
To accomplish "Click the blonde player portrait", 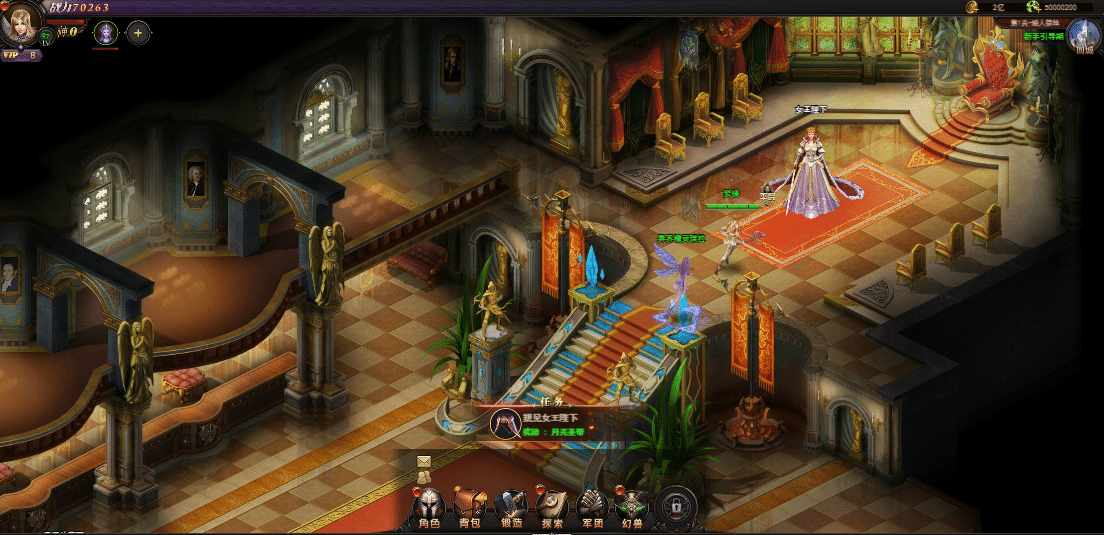I will (20, 24).
